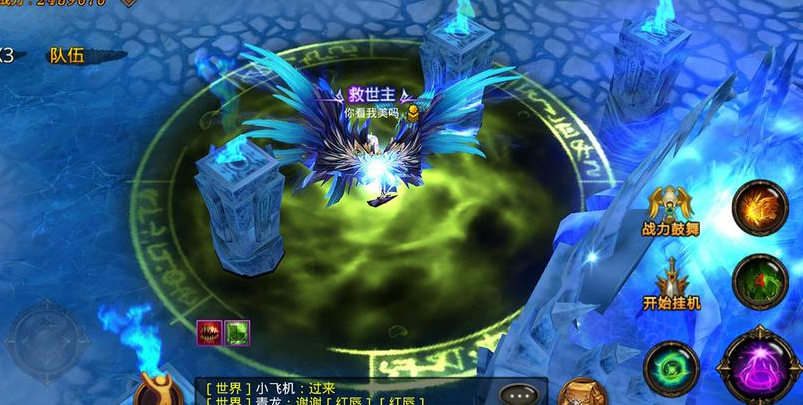Open the 队伍 team tab
This screenshot has height=405, width=803.
point(67,55)
